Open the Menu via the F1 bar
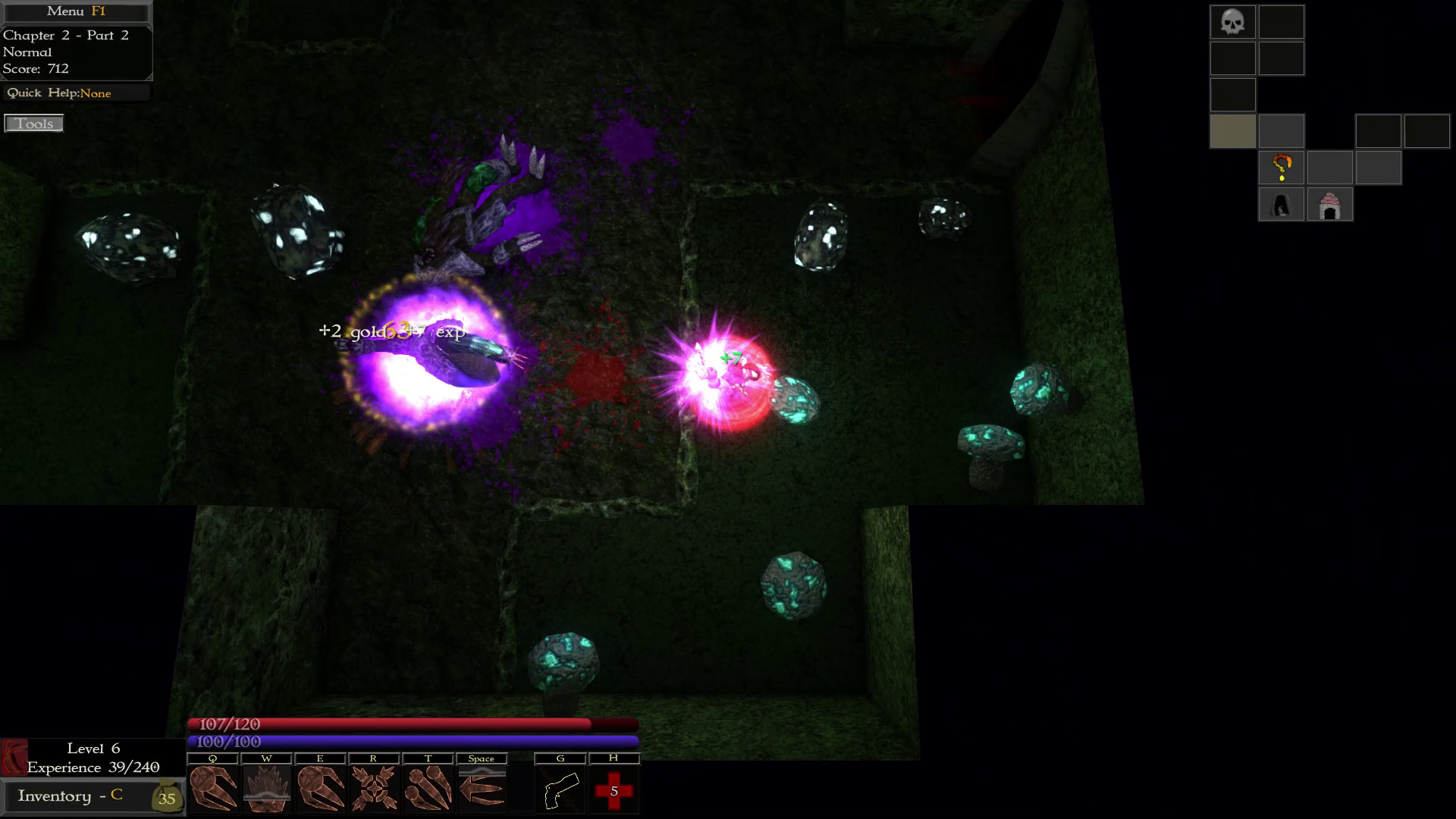The image size is (1456, 819). (x=76, y=11)
